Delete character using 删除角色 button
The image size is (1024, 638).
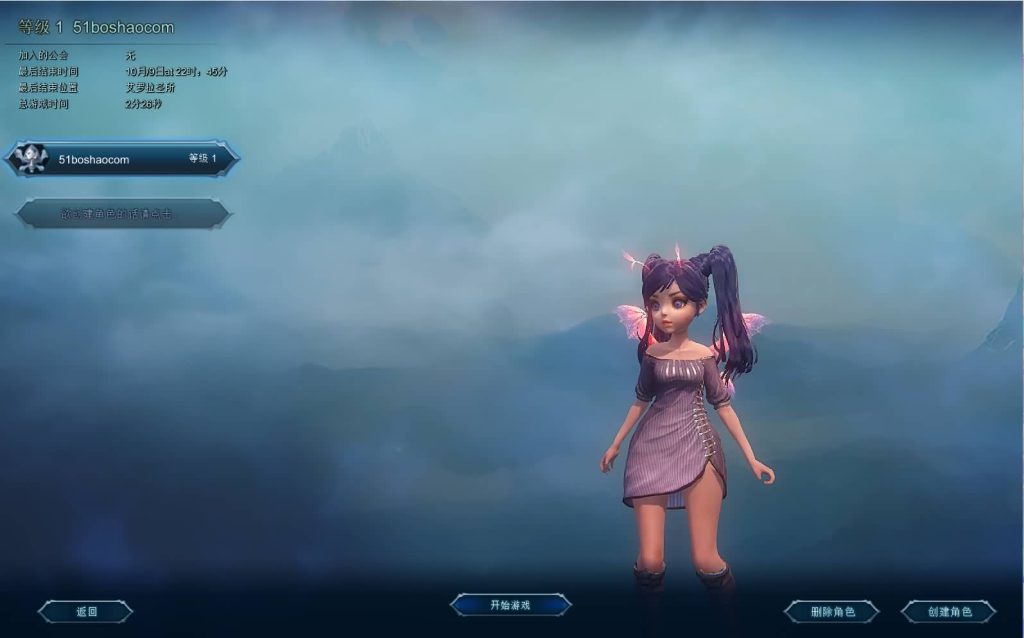point(831,611)
